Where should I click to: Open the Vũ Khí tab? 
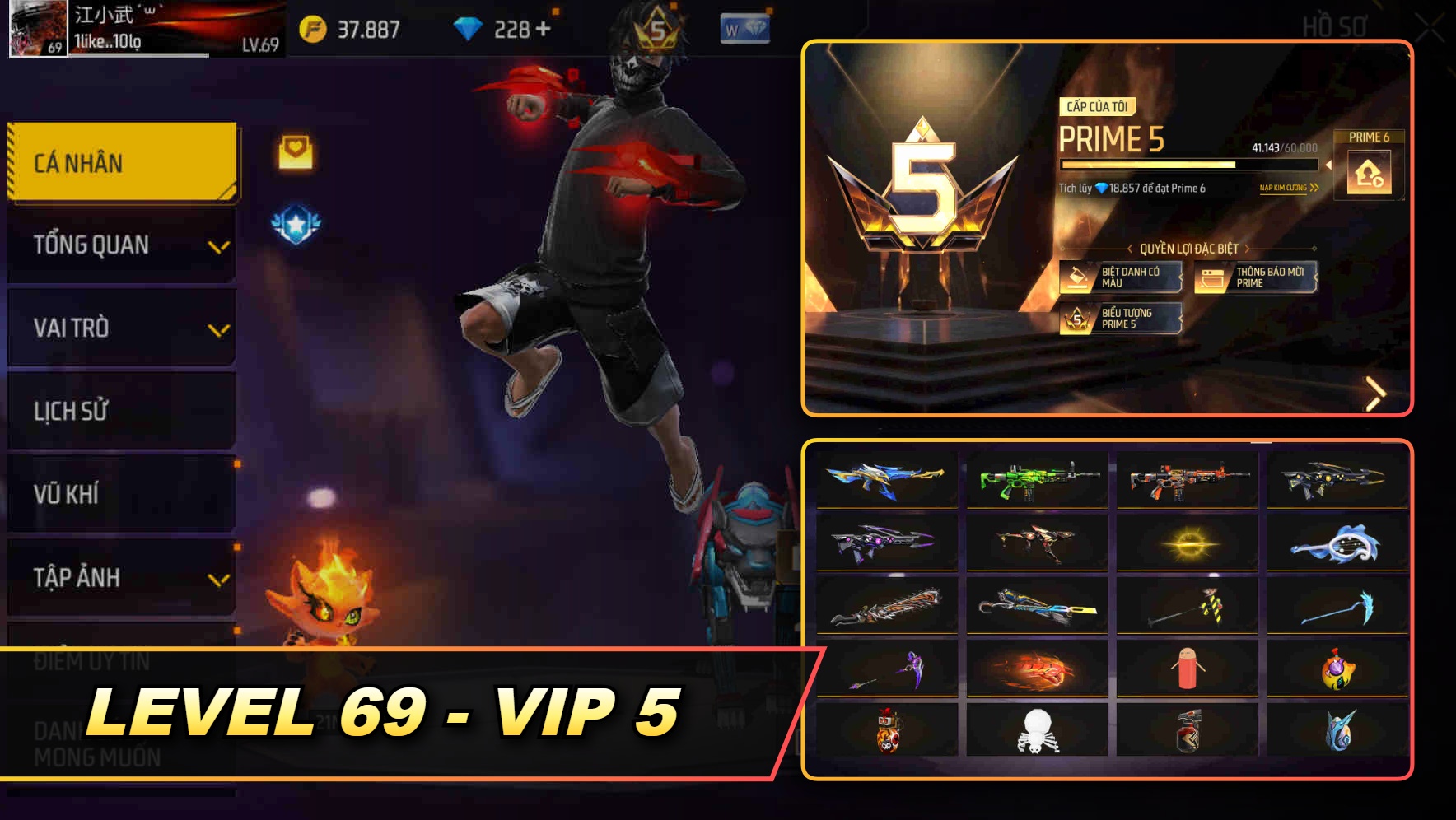[120, 494]
